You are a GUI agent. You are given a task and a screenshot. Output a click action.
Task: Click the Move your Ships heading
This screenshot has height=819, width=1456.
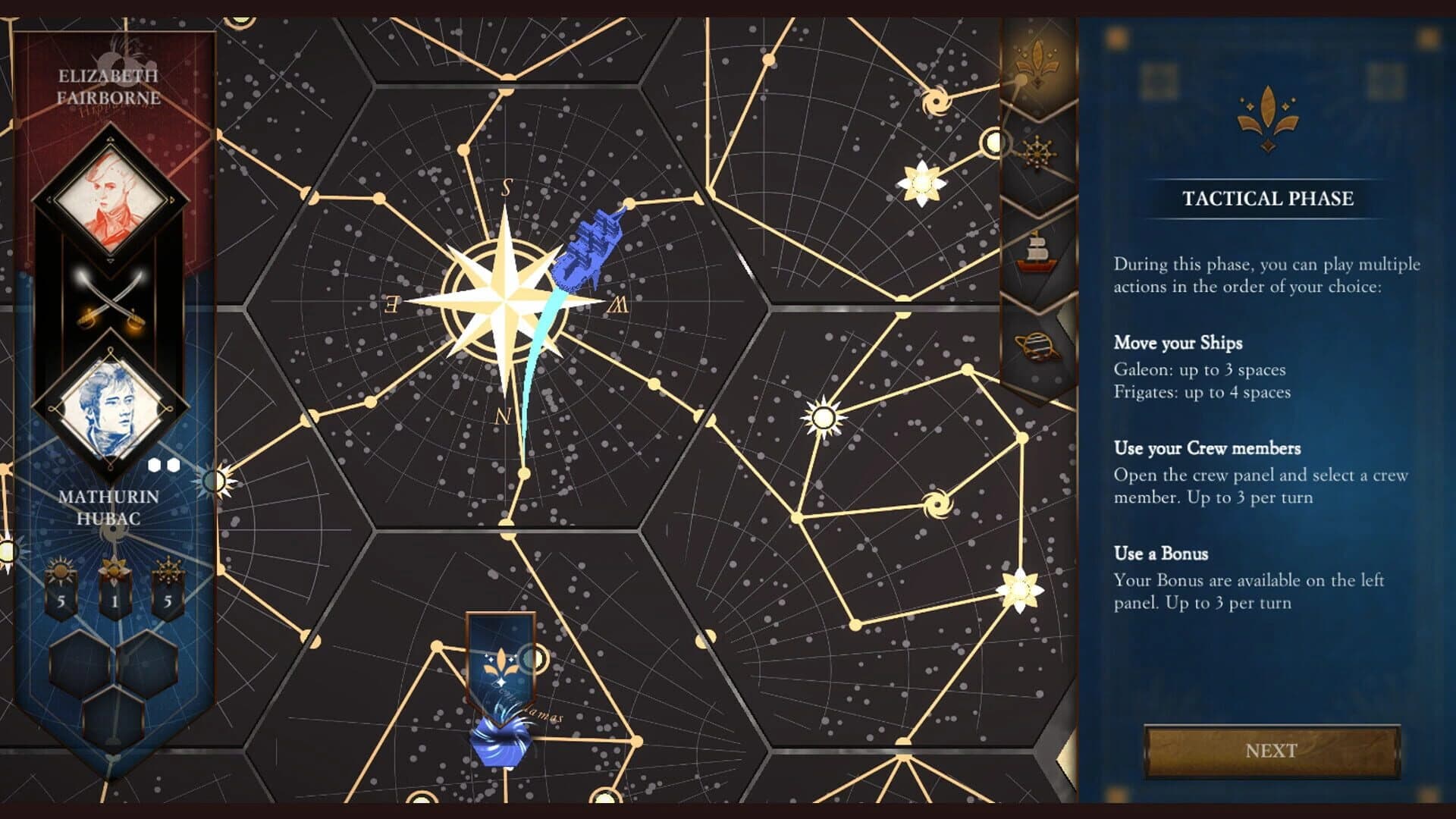(1176, 343)
